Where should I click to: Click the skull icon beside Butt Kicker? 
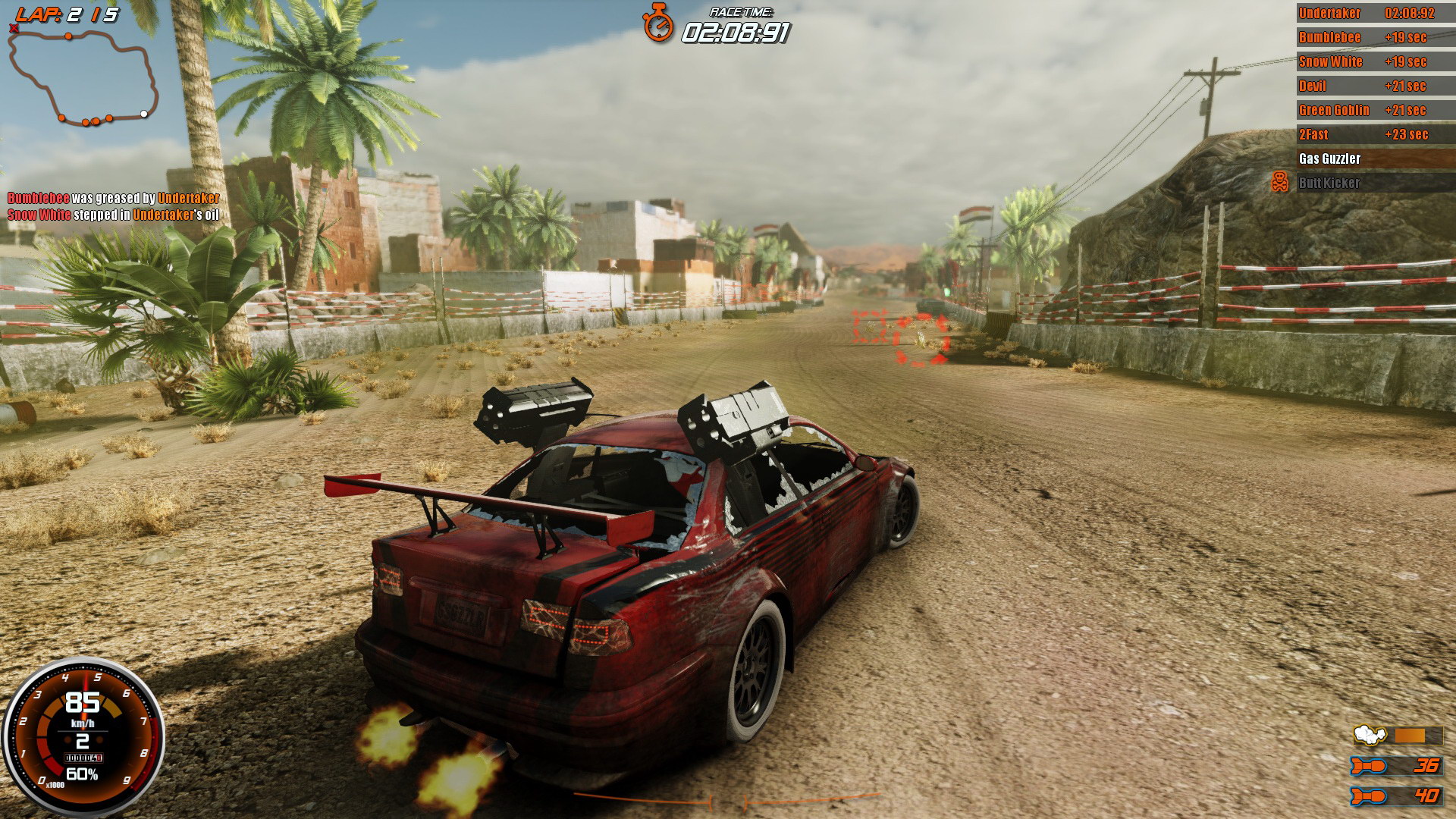[x=1281, y=182]
